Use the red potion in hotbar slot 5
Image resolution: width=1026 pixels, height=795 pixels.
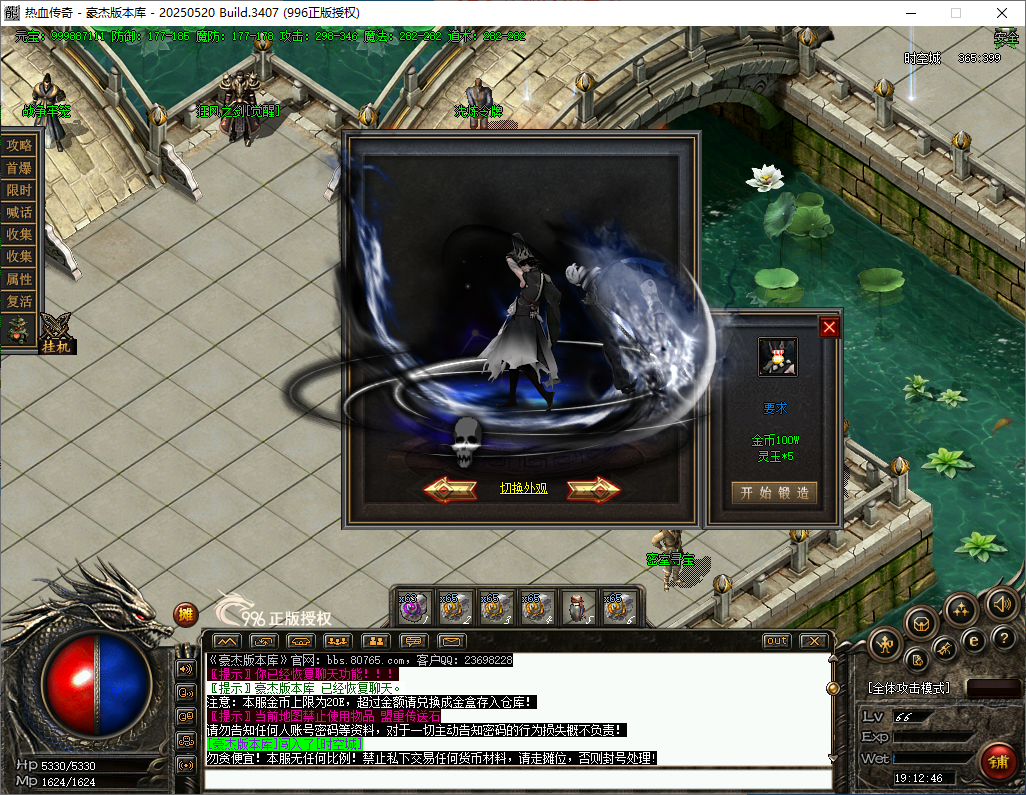[579, 607]
